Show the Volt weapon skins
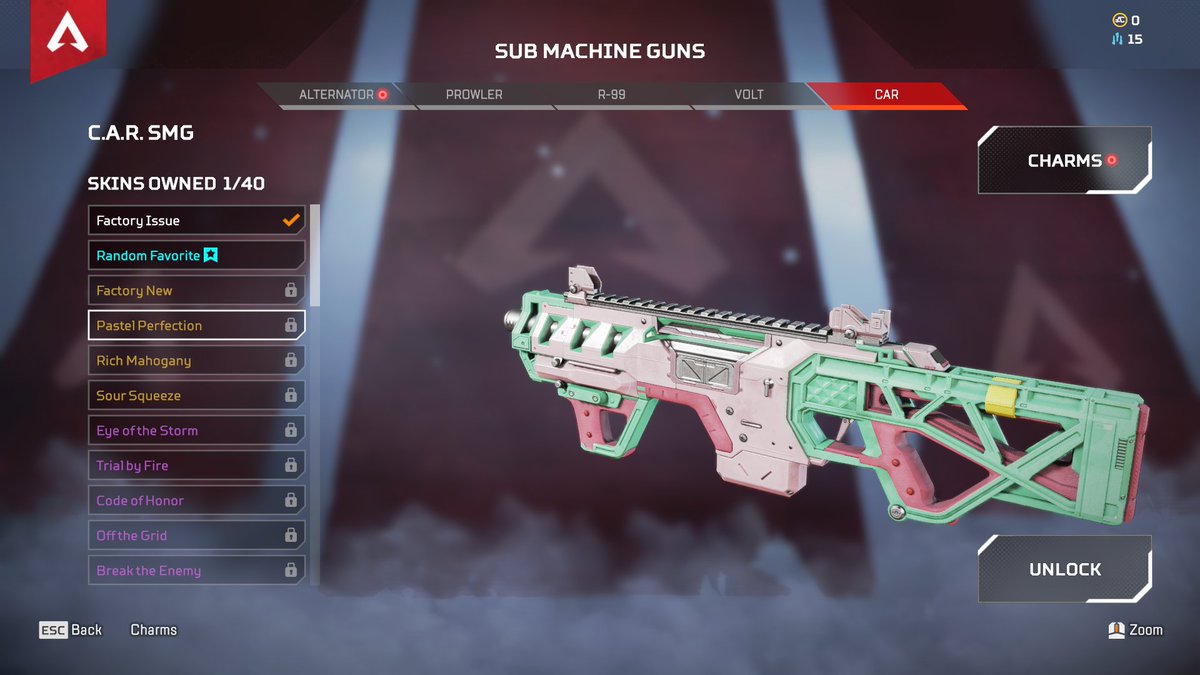This screenshot has width=1200, height=675. pos(748,95)
